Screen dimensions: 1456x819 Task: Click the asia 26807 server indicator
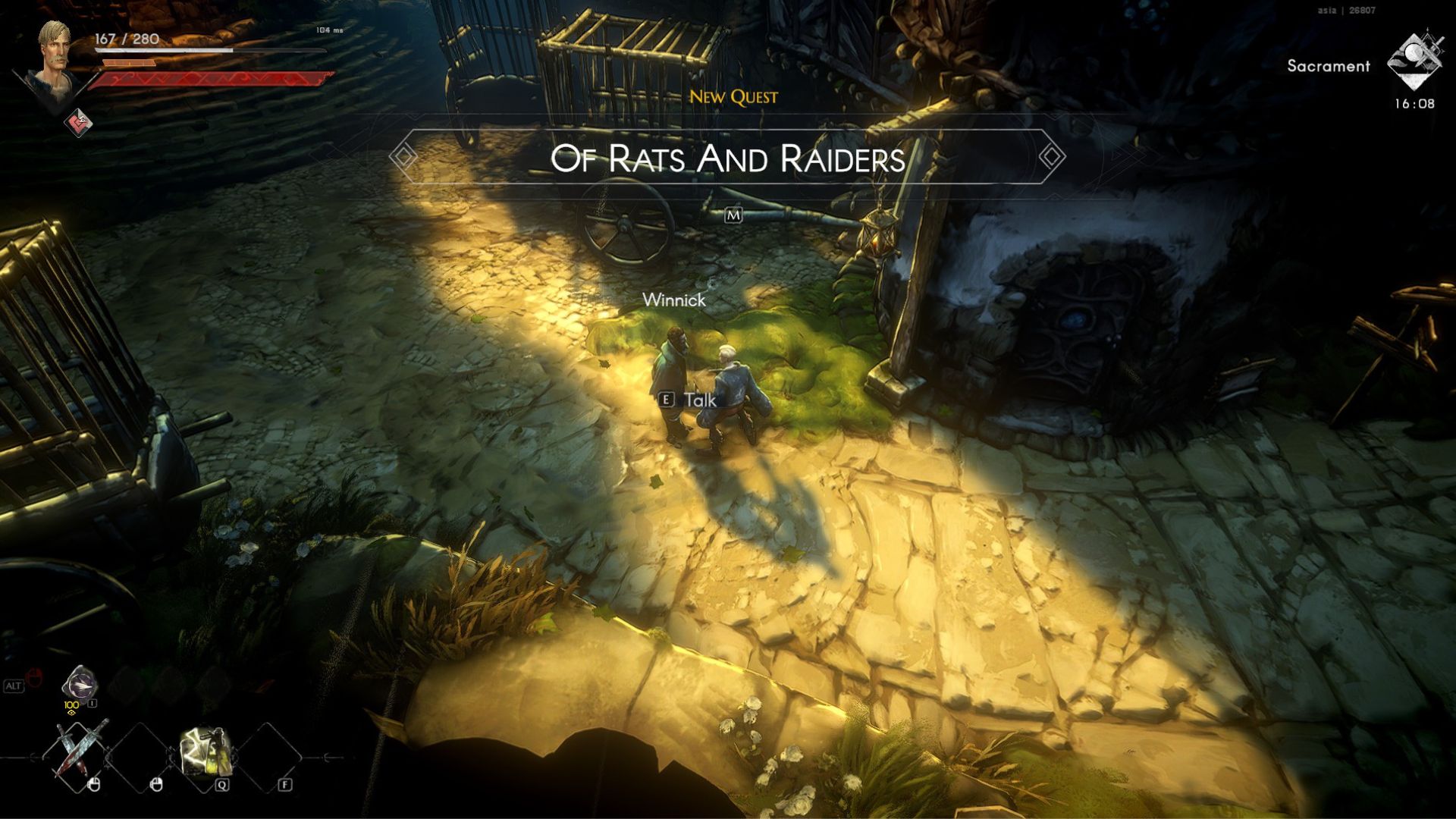coord(1345,11)
